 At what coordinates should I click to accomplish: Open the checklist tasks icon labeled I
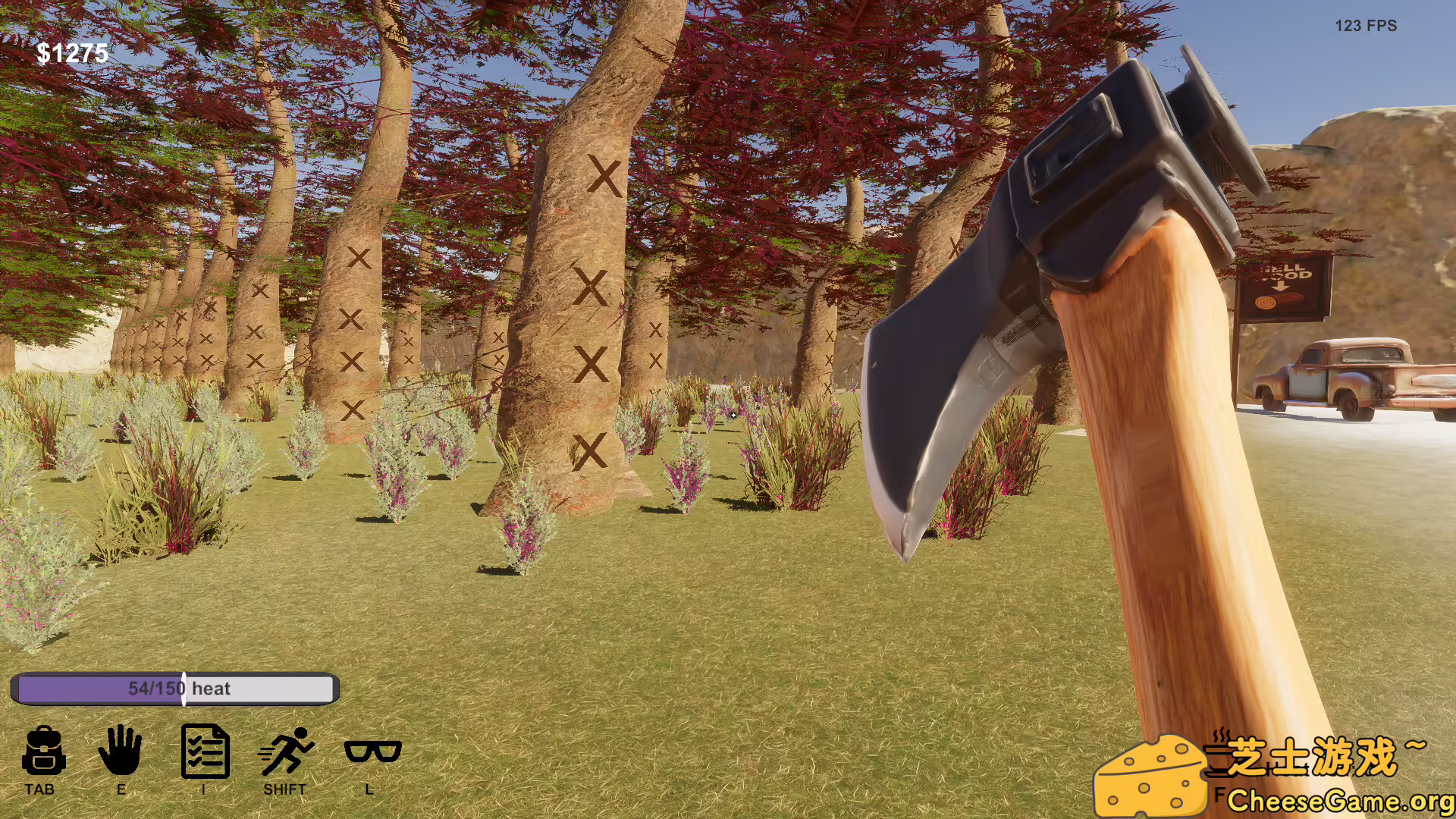(206, 754)
